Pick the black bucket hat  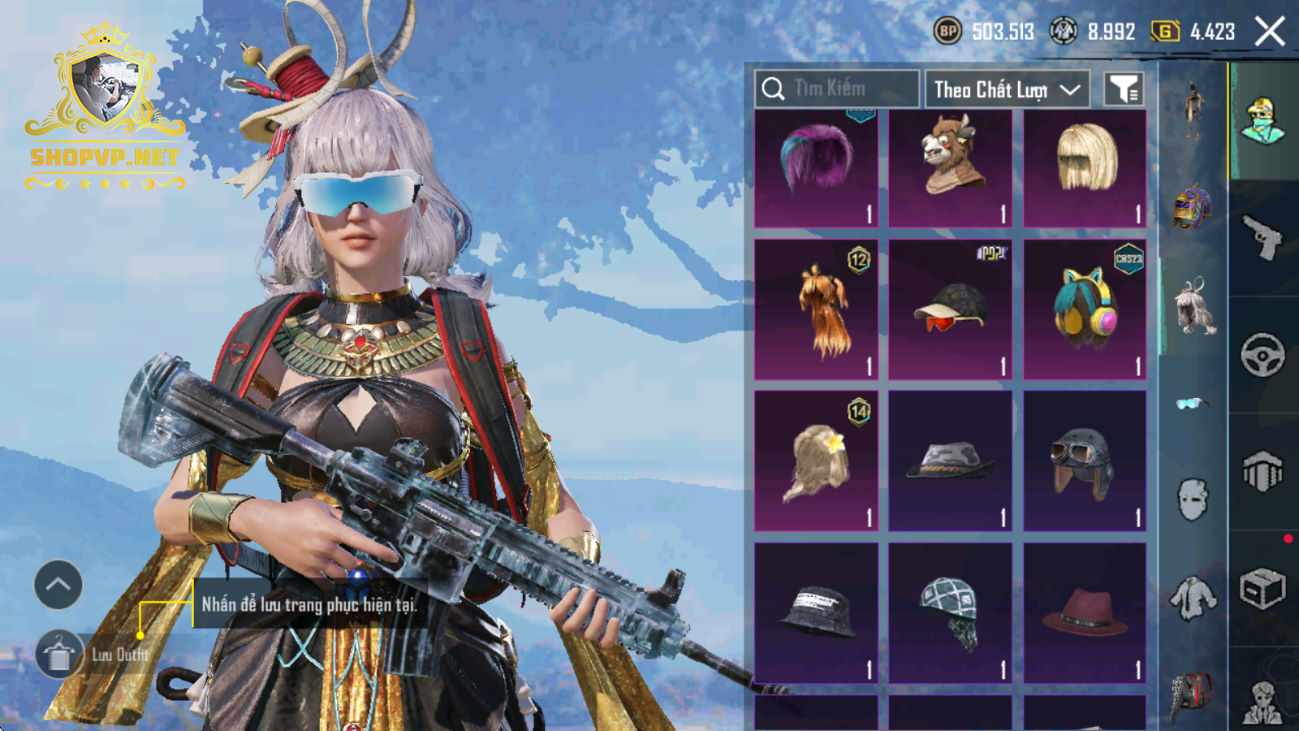point(816,612)
